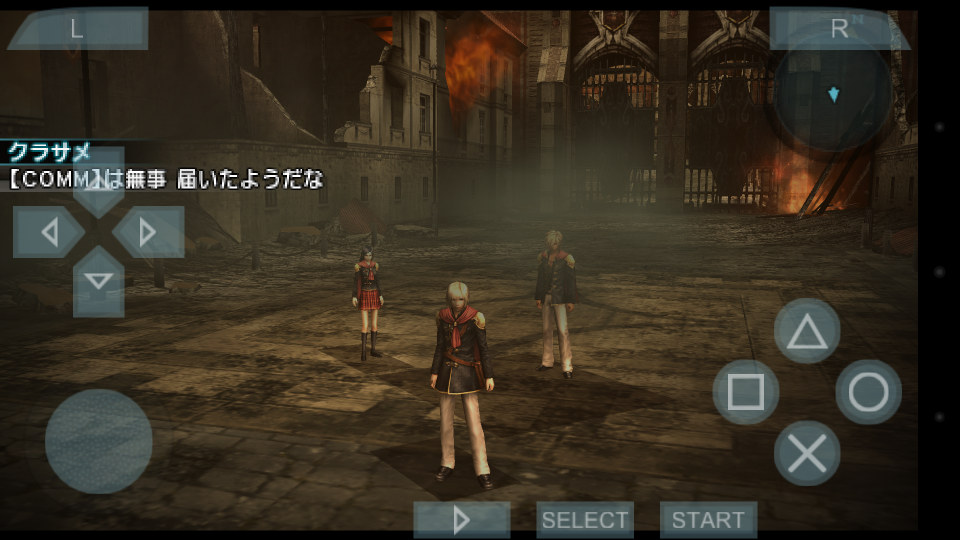960x540 pixels.
Task: Tap the D-pad left arrow
Action: pos(49,232)
